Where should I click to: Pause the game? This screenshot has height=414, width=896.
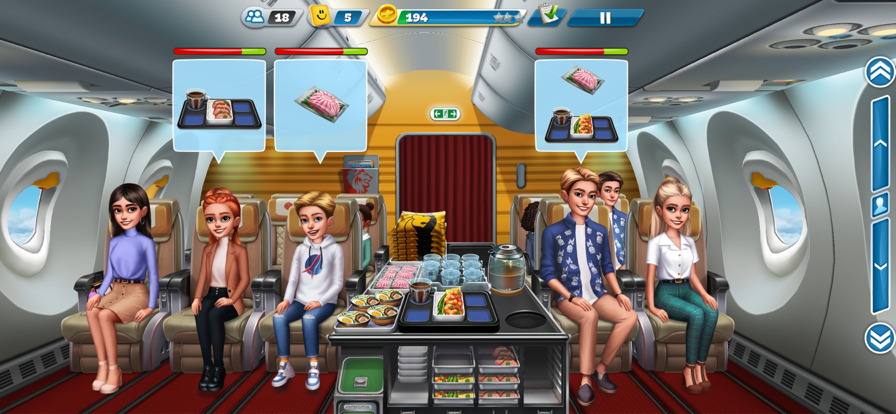(x=605, y=17)
